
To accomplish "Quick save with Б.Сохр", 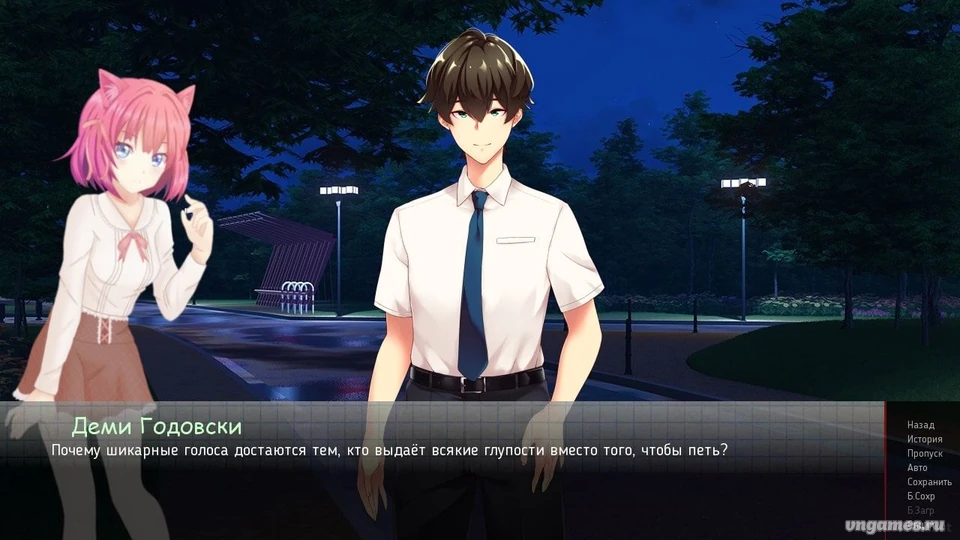I will coord(921,496).
